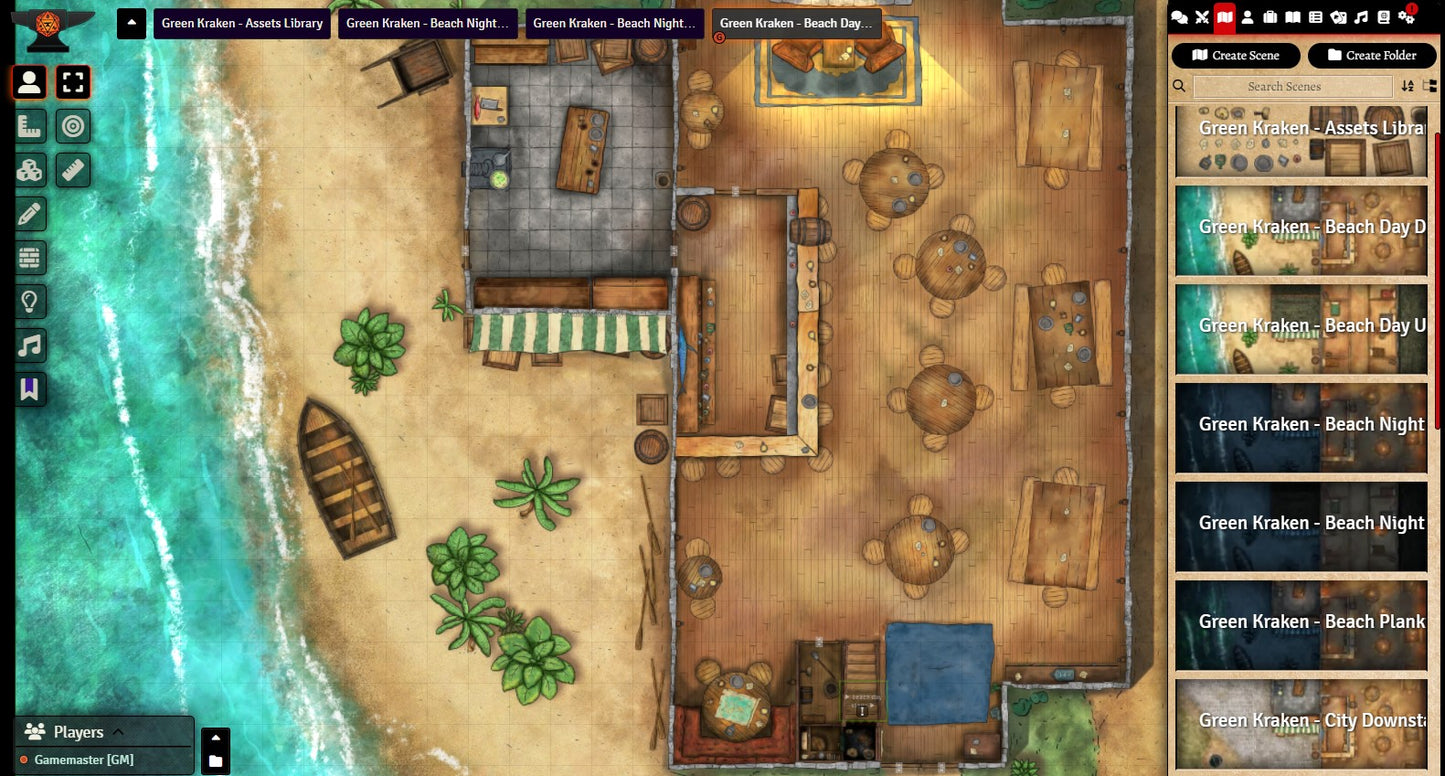Open the actors directory tab
1445x776 pixels.
click(1247, 16)
